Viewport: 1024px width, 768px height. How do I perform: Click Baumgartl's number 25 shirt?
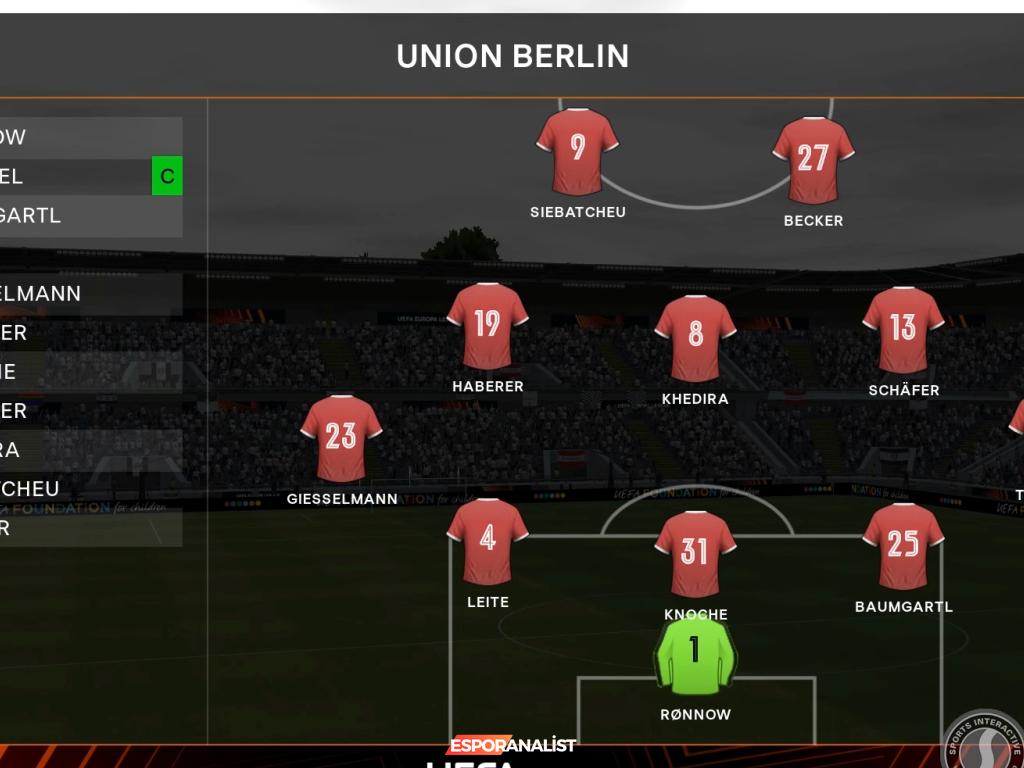pyautogui.click(x=903, y=546)
